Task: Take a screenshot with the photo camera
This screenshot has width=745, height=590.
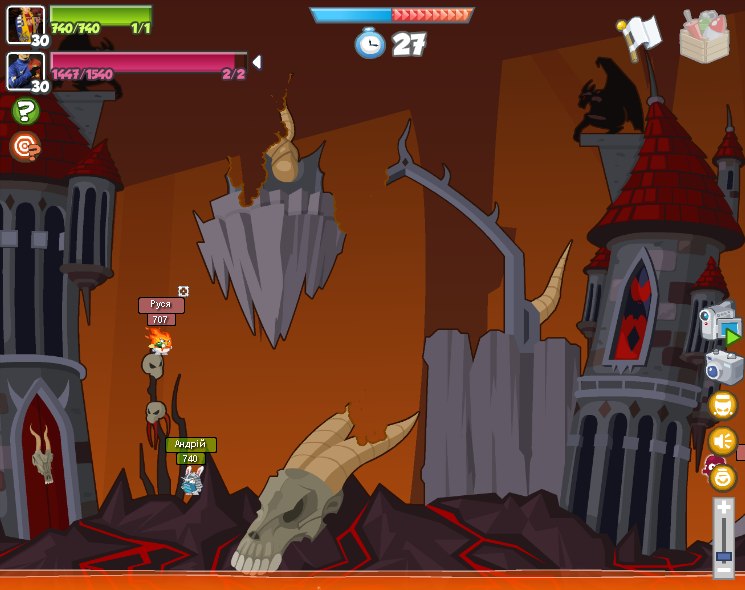Action: pos(723,367)
